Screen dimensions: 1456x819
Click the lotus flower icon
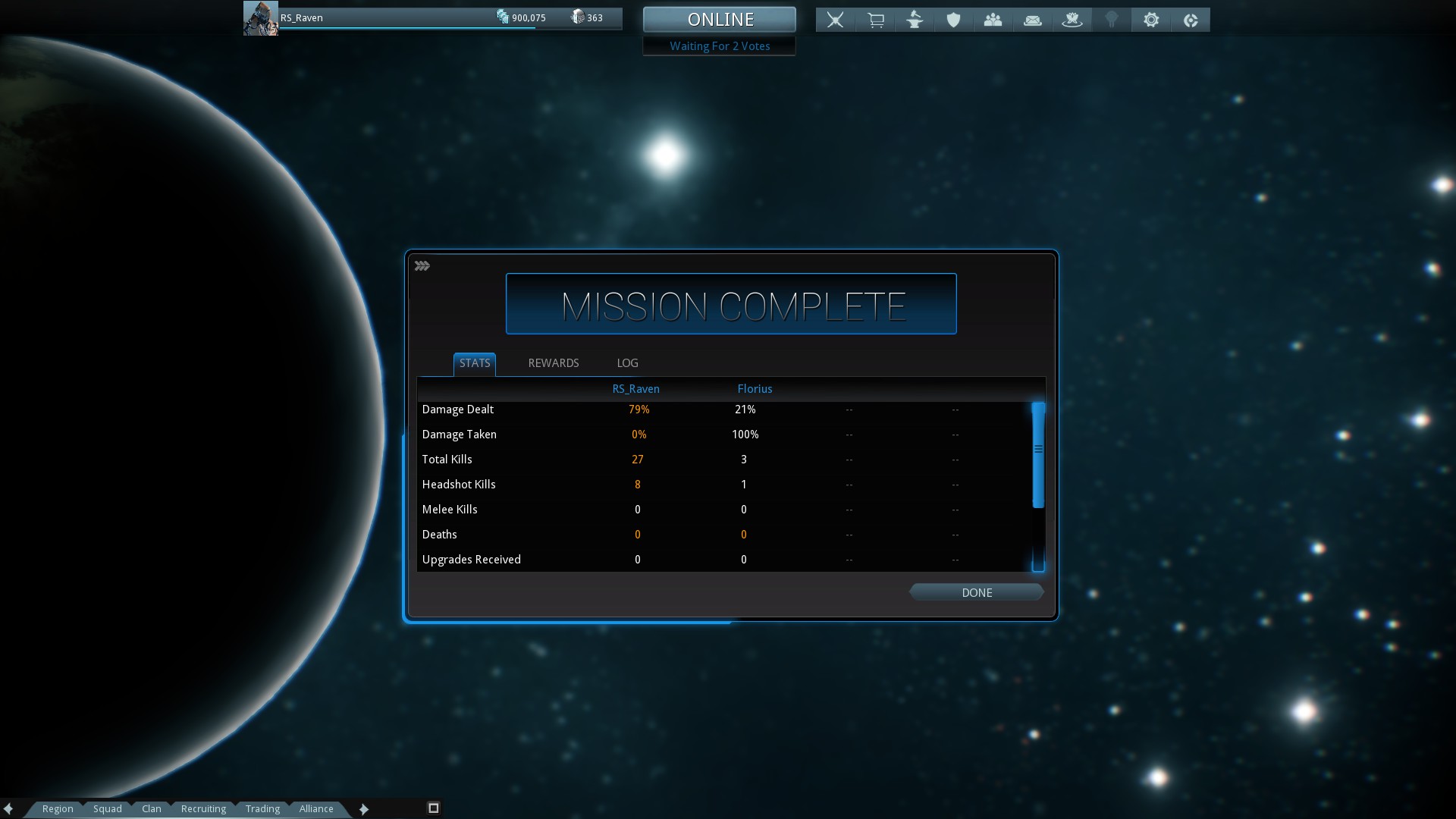tap(1072, 20)
